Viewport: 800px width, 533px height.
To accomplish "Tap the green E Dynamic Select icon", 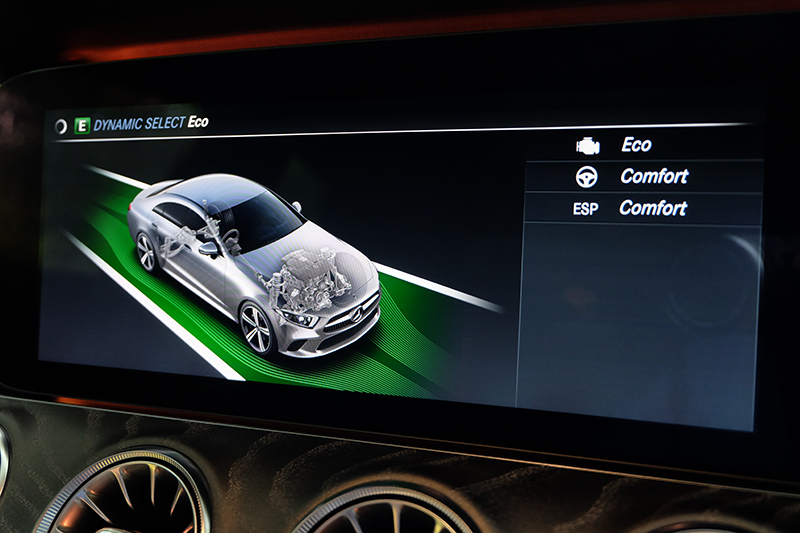I will point(82,126).
